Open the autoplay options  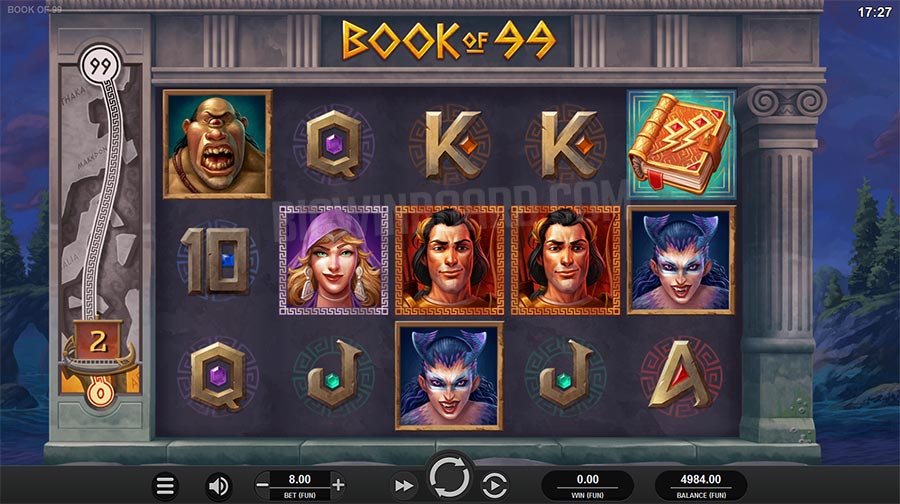[495, 486]
